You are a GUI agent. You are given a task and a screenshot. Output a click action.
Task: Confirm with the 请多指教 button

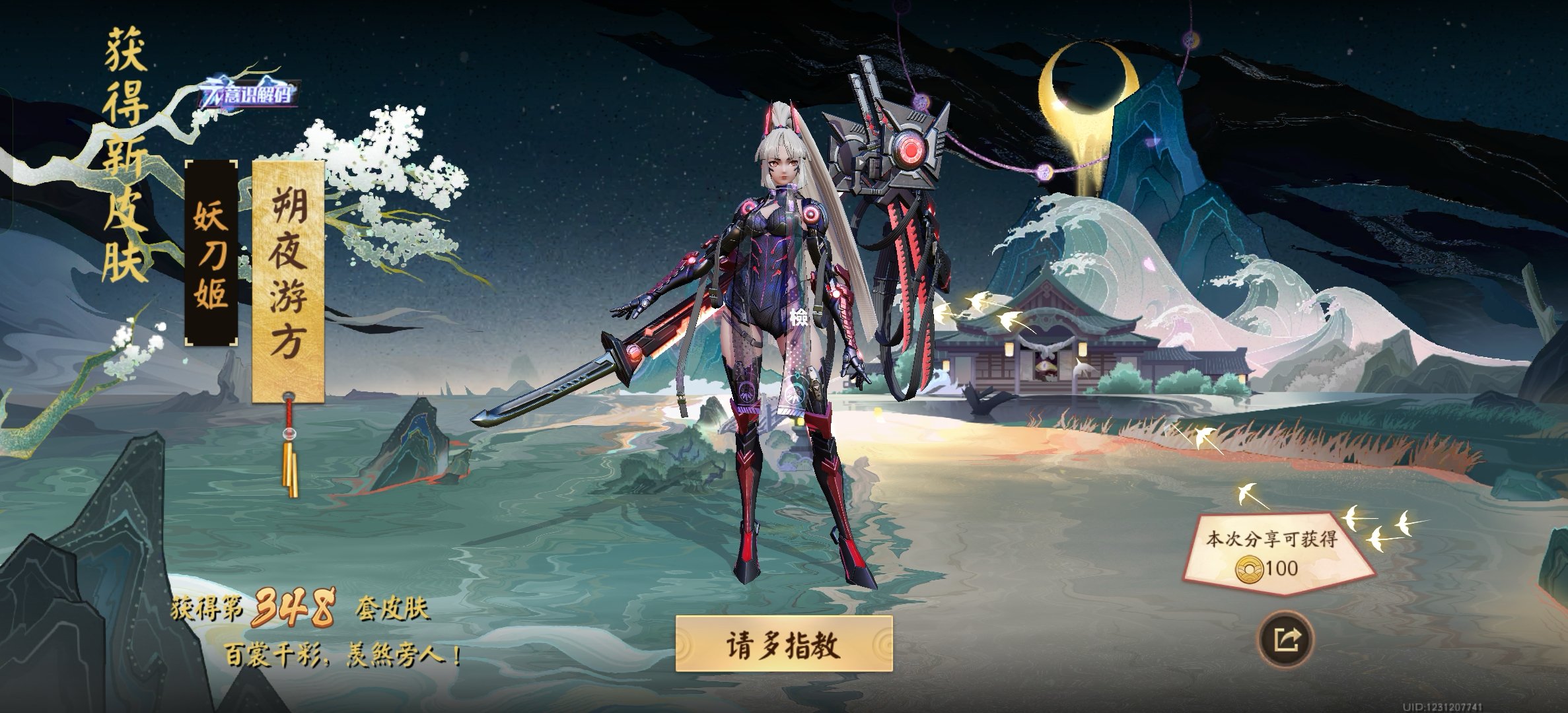click(783, 644)
